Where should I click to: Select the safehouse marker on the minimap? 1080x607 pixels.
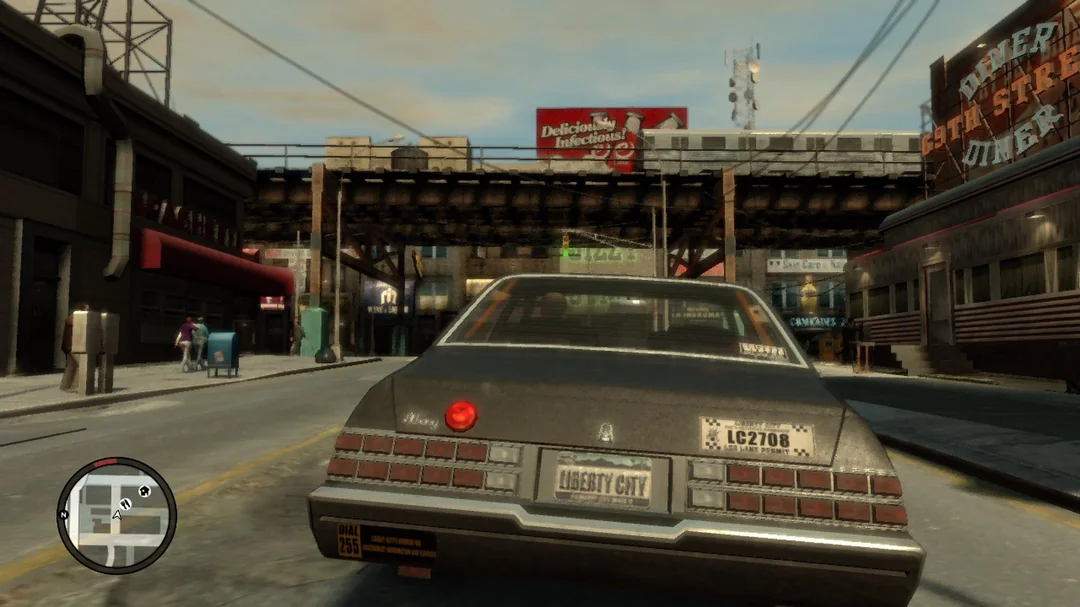144,491
